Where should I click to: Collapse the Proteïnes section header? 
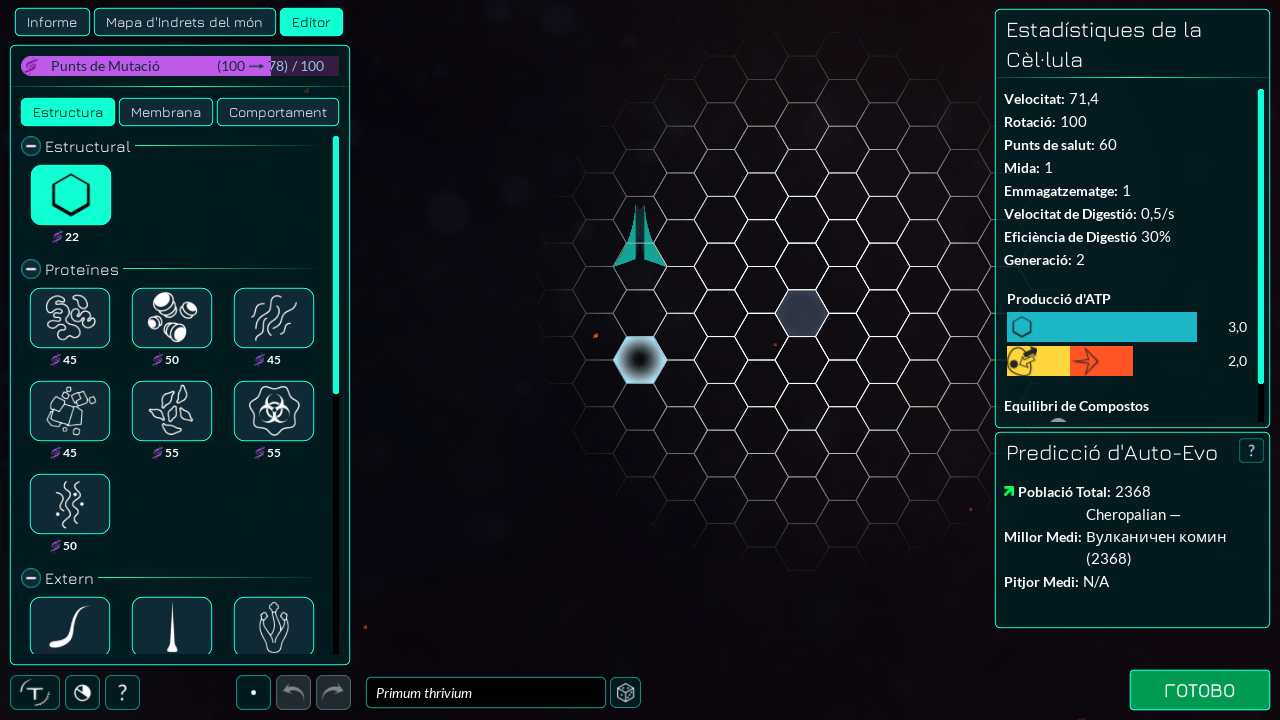pyautogui.click(x=33, y=270)
